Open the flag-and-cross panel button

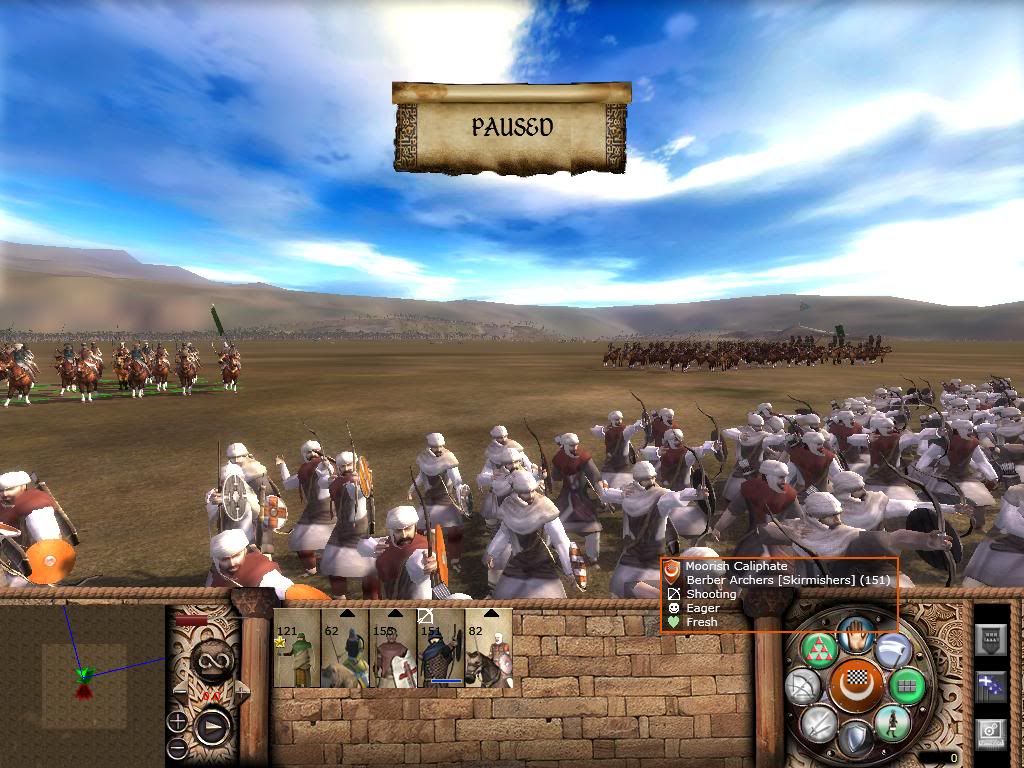tap(990, 686)
